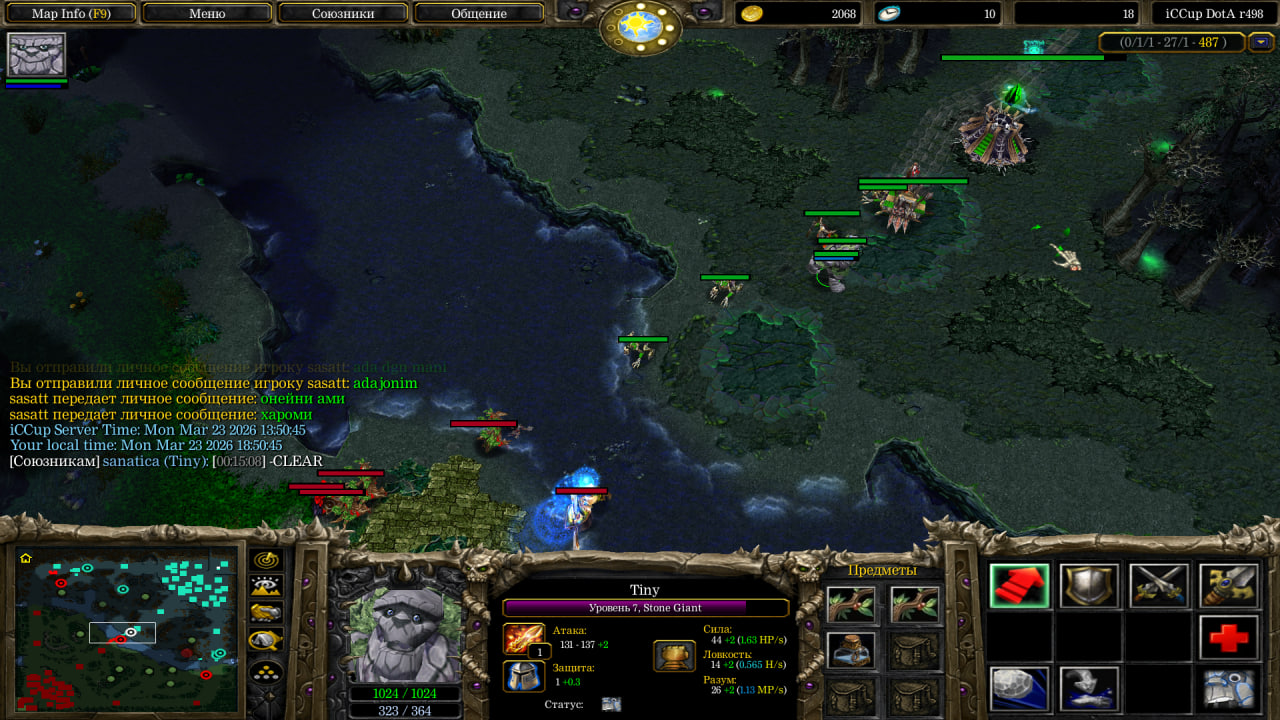Activate the minimap signal ping button
The height and width of the screenshot is (720, 1280).
[x=266, y=560]
